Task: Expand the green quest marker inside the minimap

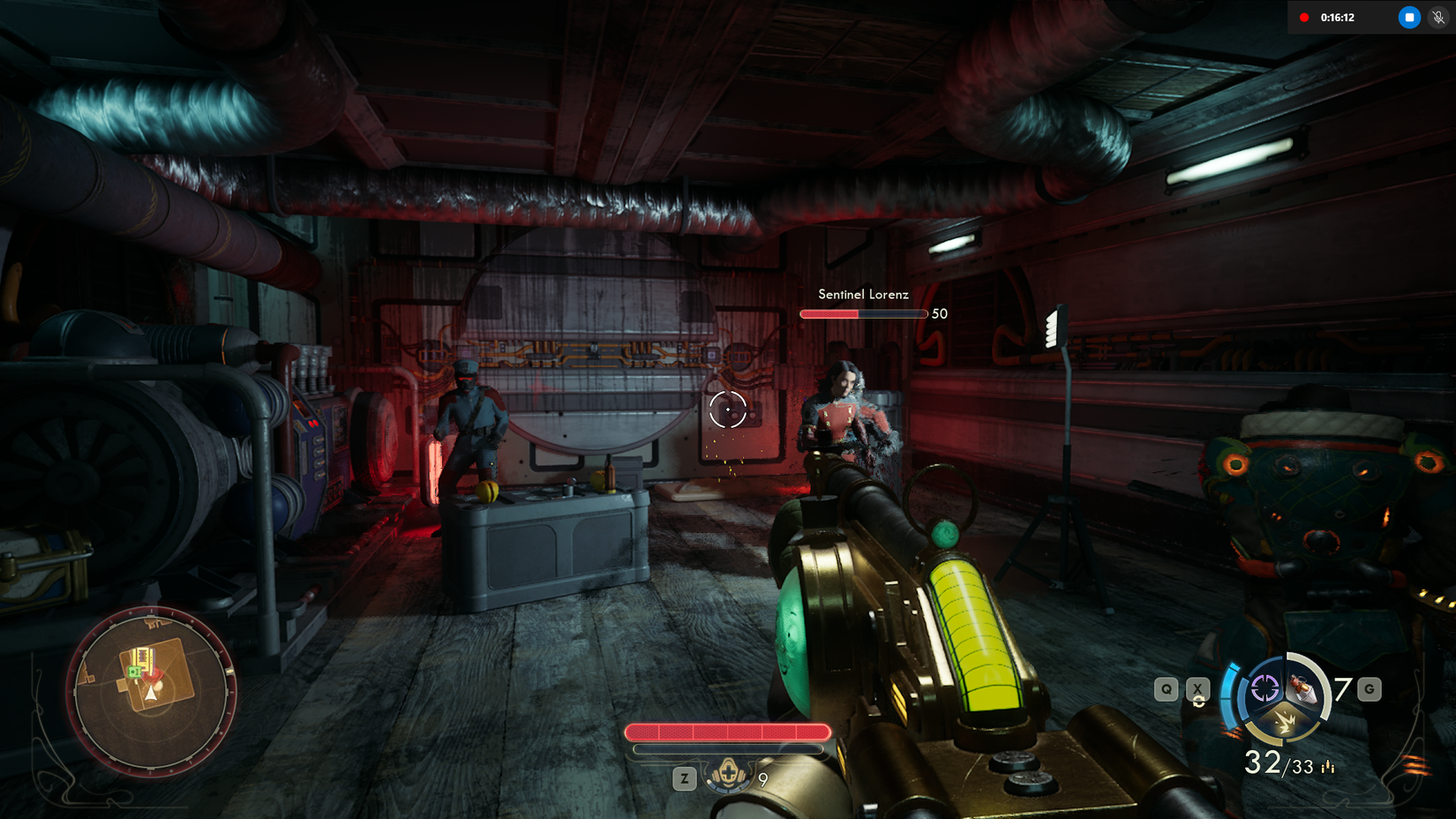Action: [x=135, y=672]
